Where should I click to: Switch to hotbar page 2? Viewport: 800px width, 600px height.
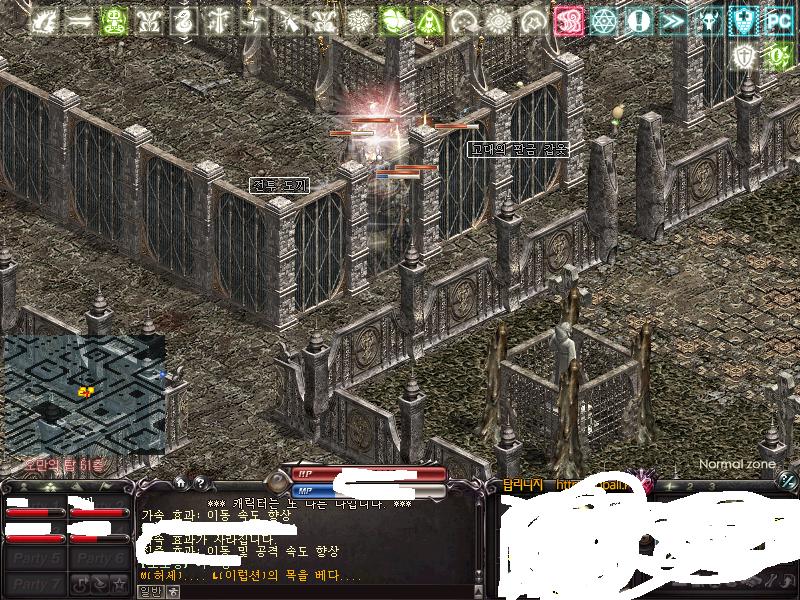coord(692,486)
